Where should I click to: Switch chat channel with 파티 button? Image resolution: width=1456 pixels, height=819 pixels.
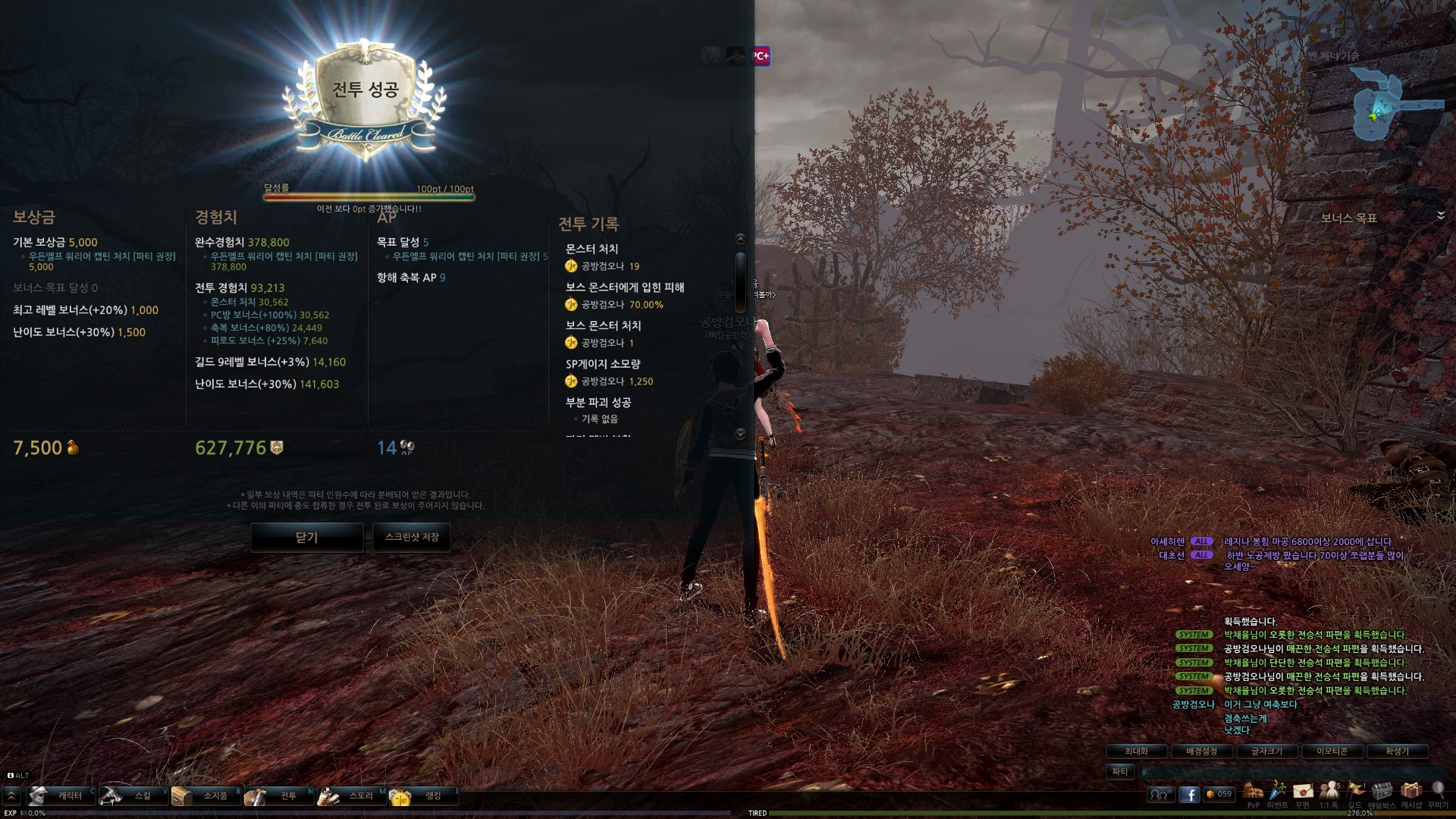1120,771
